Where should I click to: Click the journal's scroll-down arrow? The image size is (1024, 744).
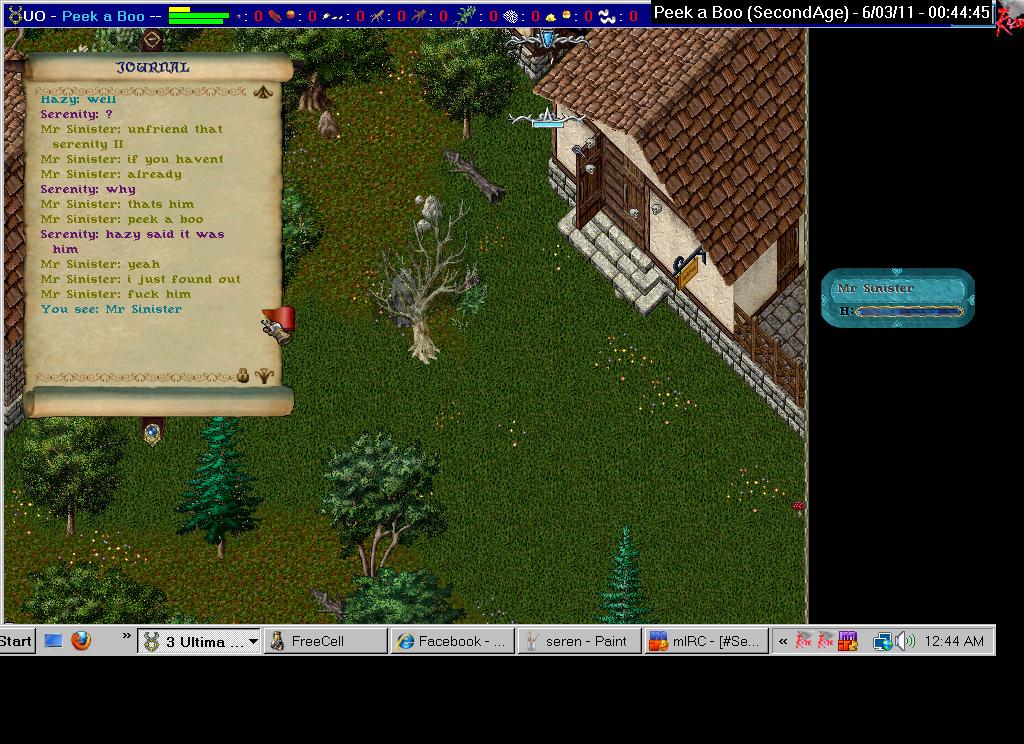pos(263,376)
